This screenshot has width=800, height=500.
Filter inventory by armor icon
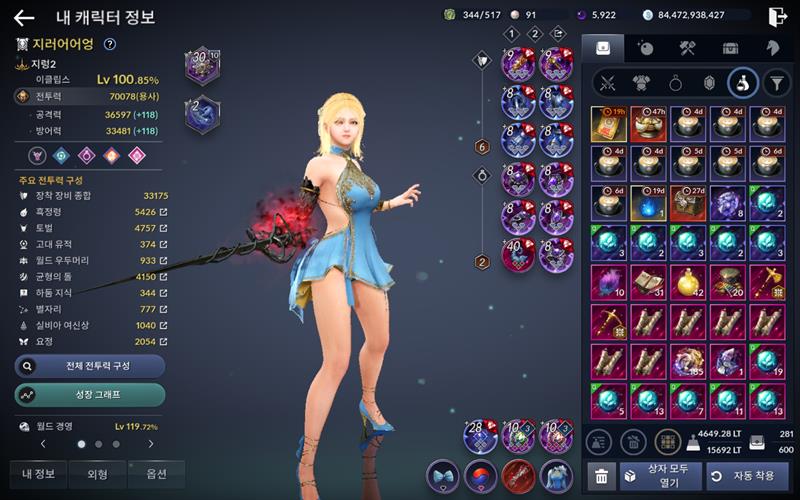click(x=640, y=82)
